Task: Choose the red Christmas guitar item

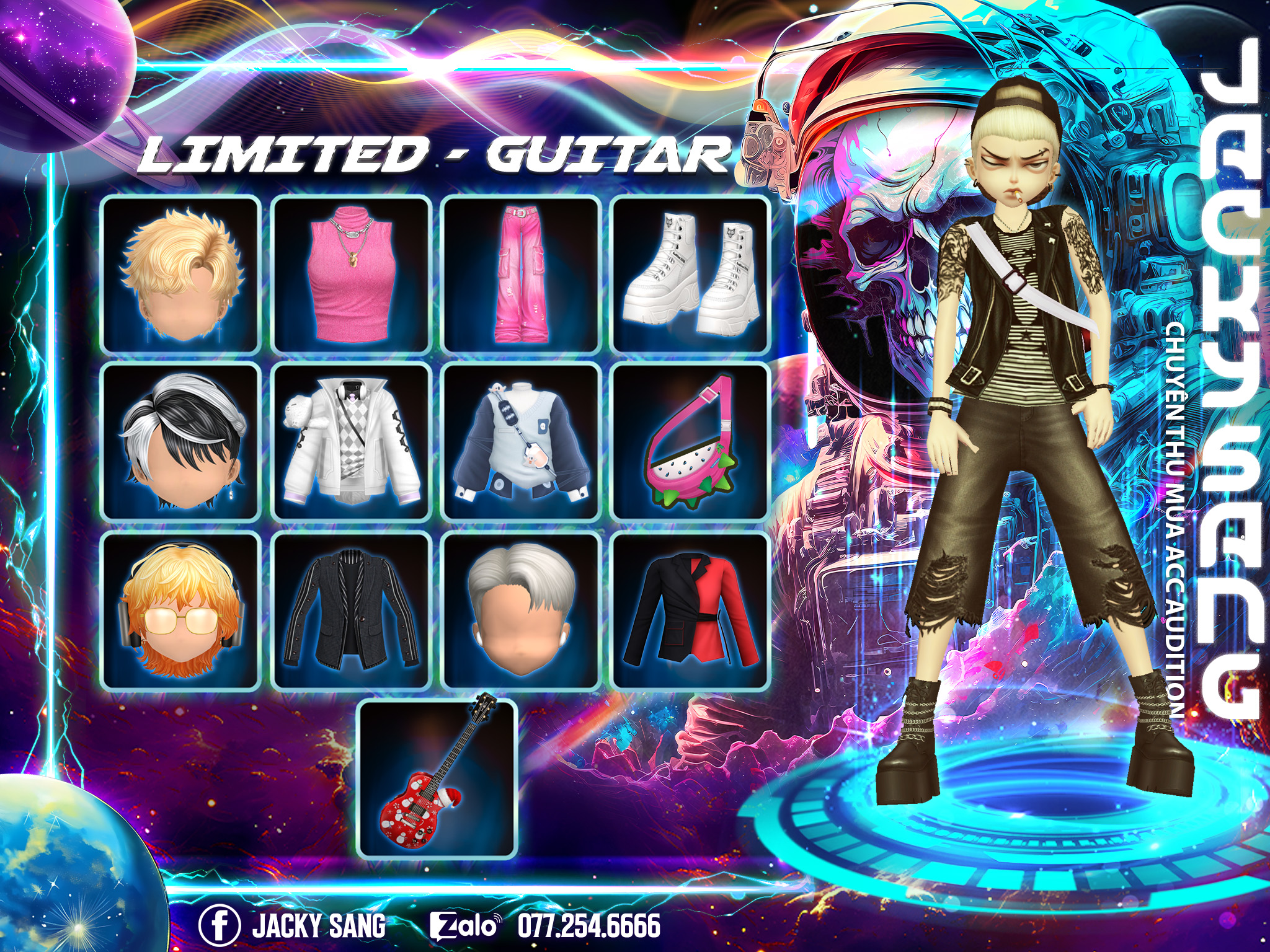Action: 438,778
